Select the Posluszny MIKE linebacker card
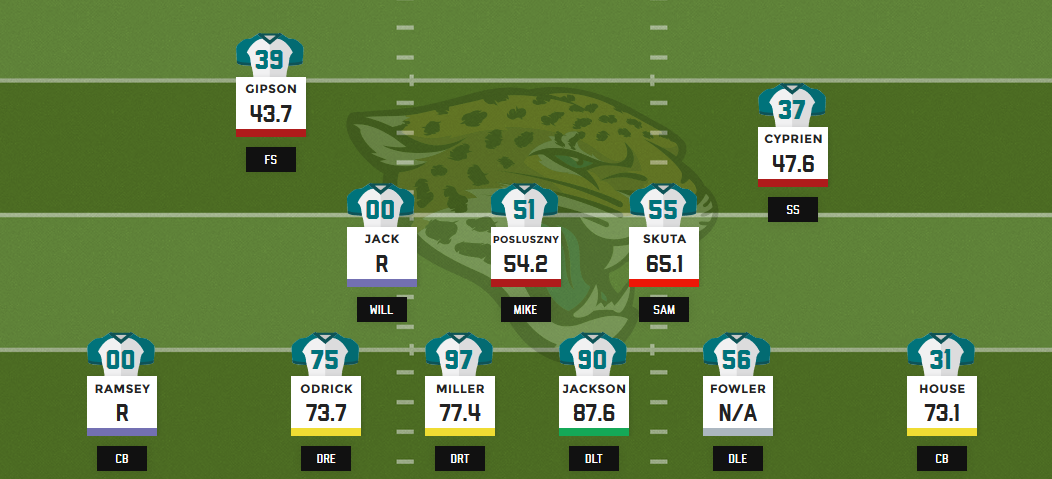 pos(525,255)
